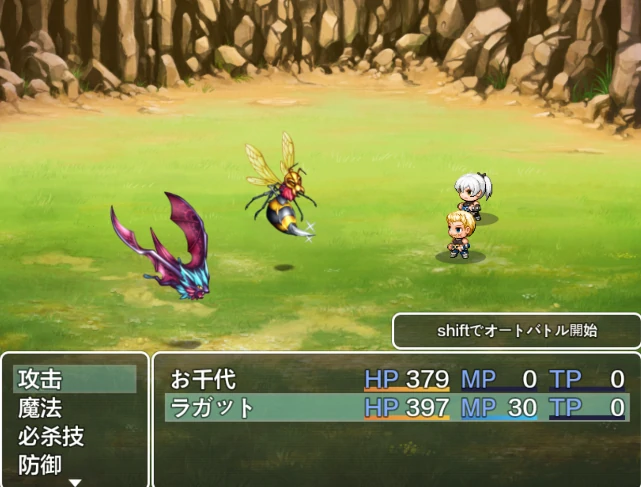
Task: Select party member ラガット status row
Action: 396,407
